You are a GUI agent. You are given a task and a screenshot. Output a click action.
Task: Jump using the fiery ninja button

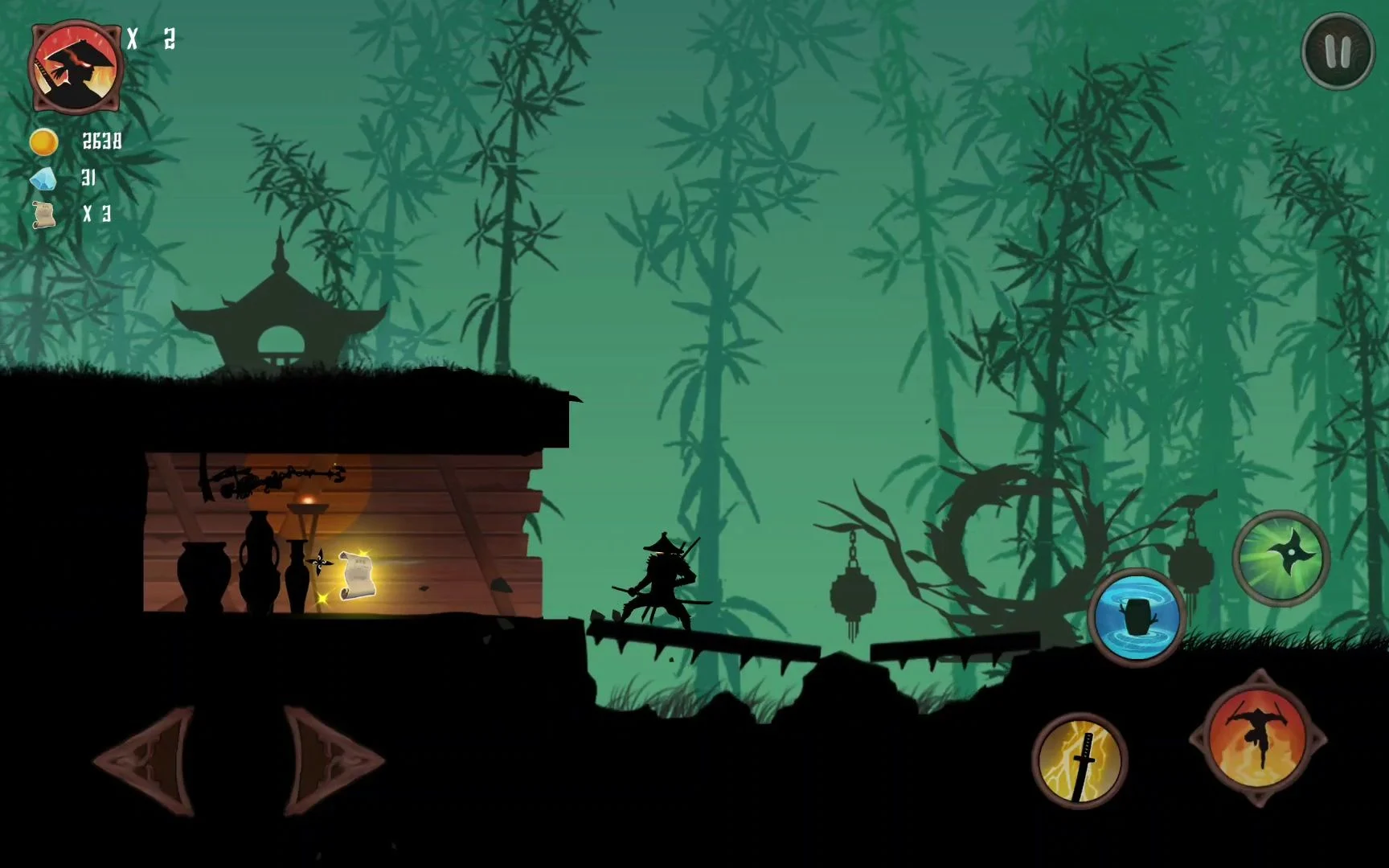1258,739
